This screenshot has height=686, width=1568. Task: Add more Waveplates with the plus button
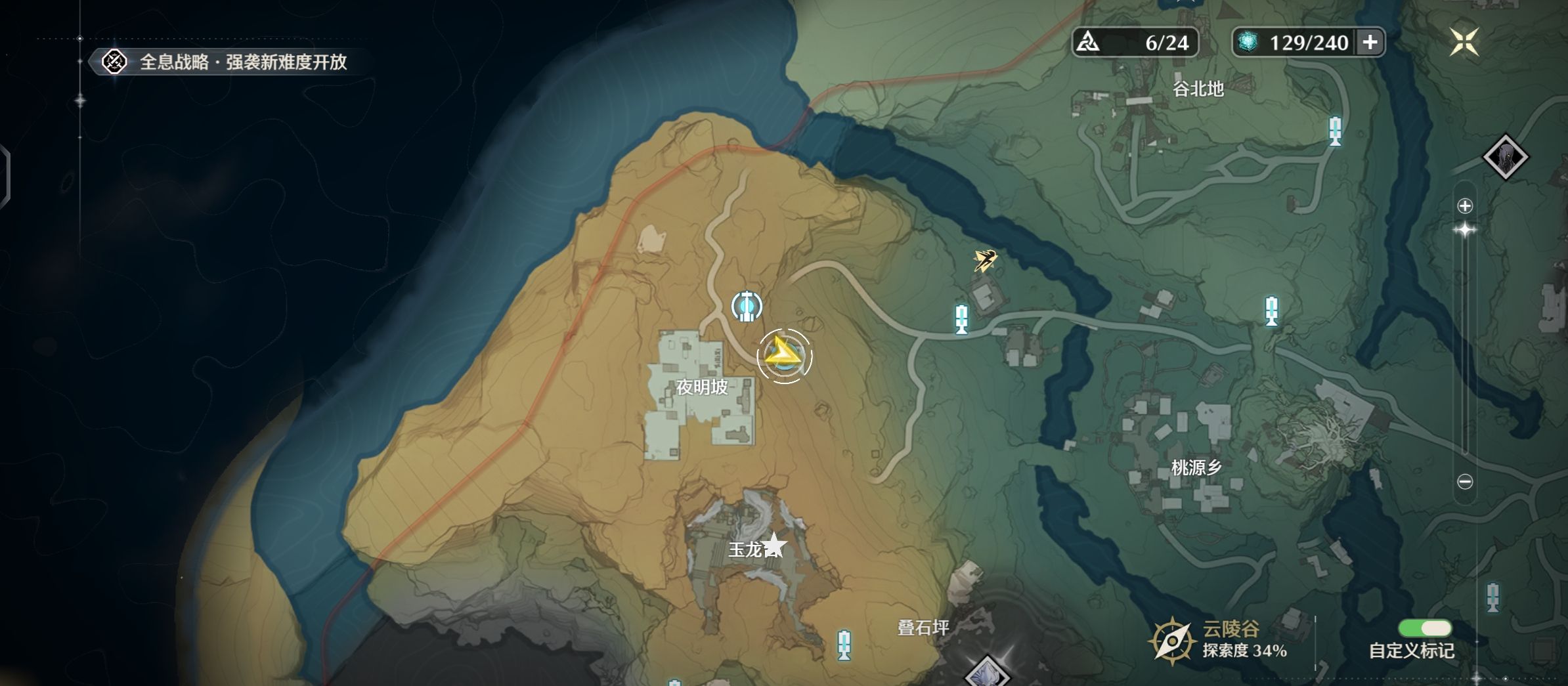click(1370, 43)
